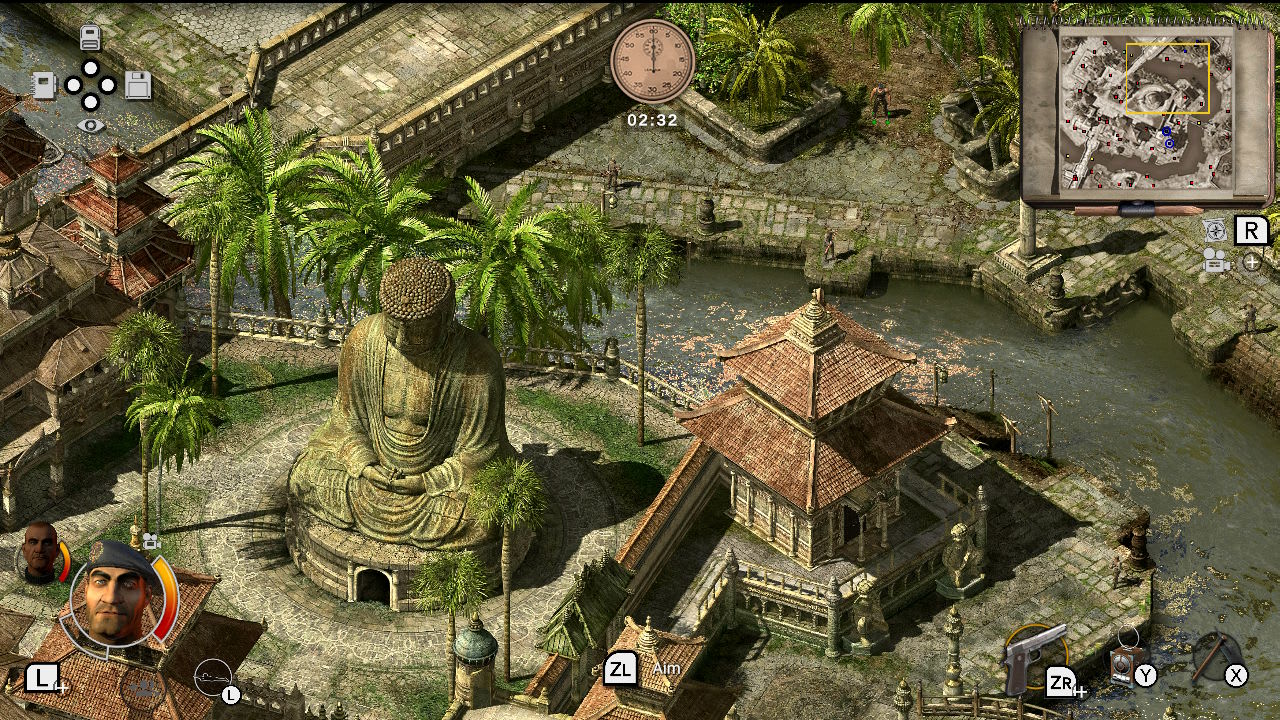Open the backpack inventory icon
Image resolution: width=1280 pixels, height=720 pixels.
[x=91, y=37]
